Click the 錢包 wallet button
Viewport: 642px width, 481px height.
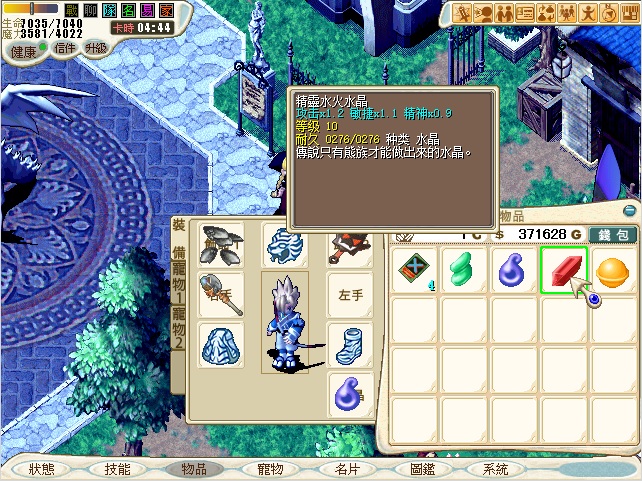click(x=612, y=234)
